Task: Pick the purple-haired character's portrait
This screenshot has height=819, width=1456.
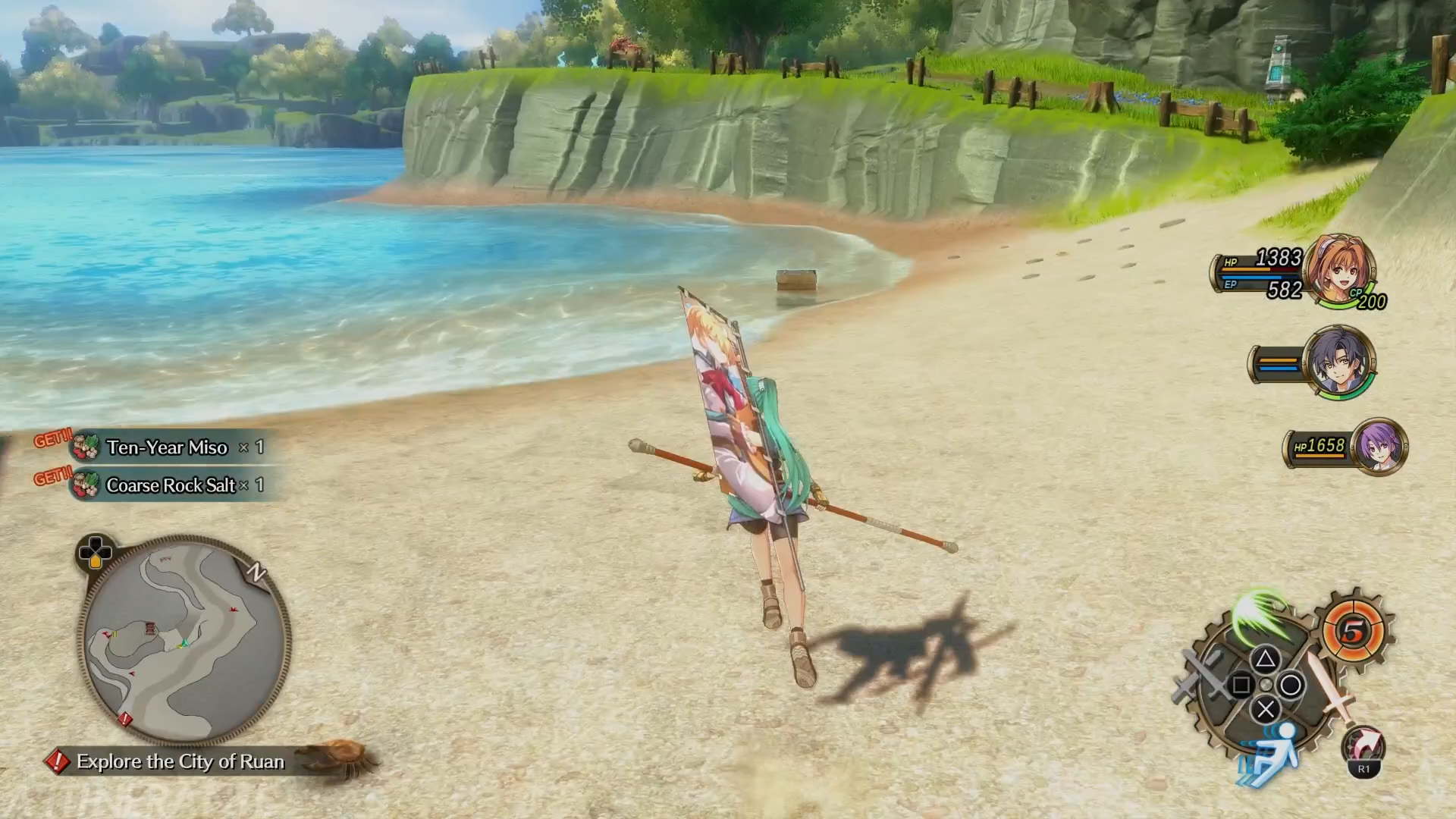Action: tap(1379, 447)
